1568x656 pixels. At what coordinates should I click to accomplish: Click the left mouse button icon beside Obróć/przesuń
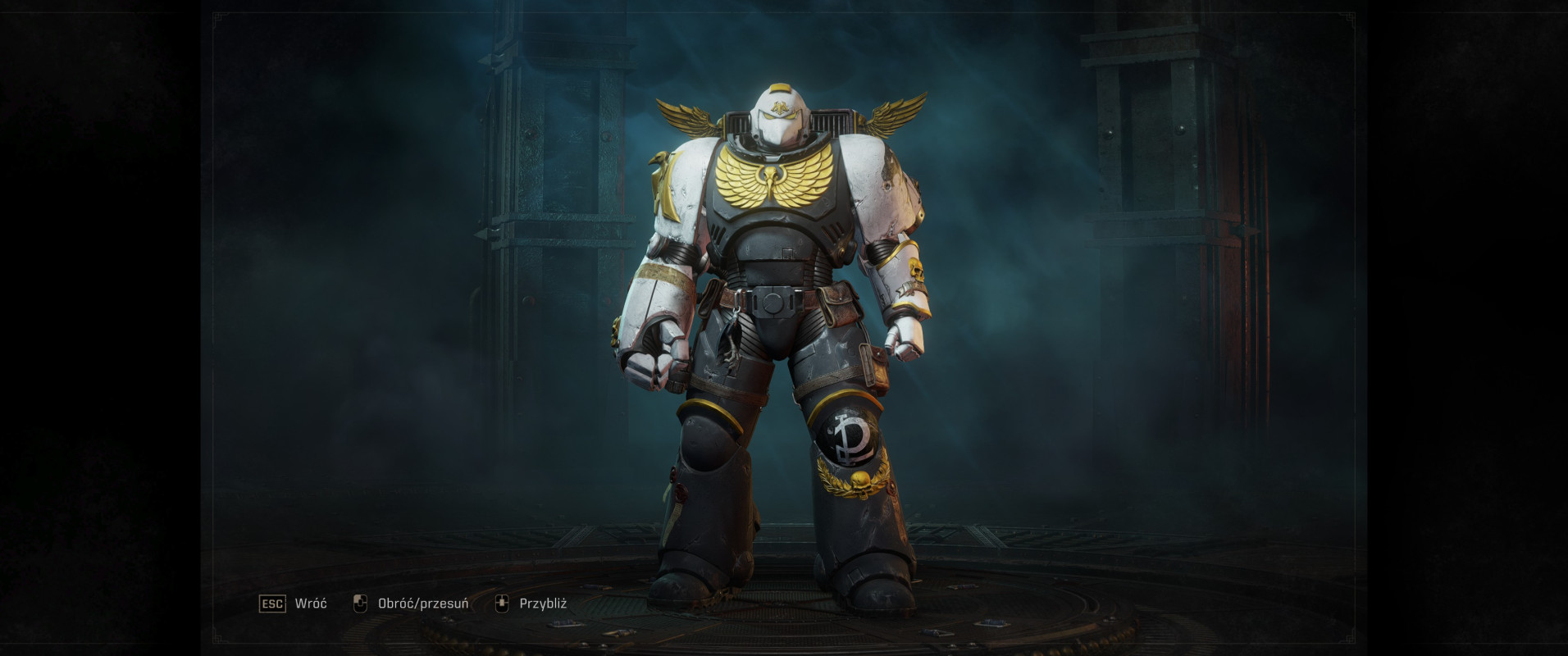pyautogui.click(x=359, y=603)
